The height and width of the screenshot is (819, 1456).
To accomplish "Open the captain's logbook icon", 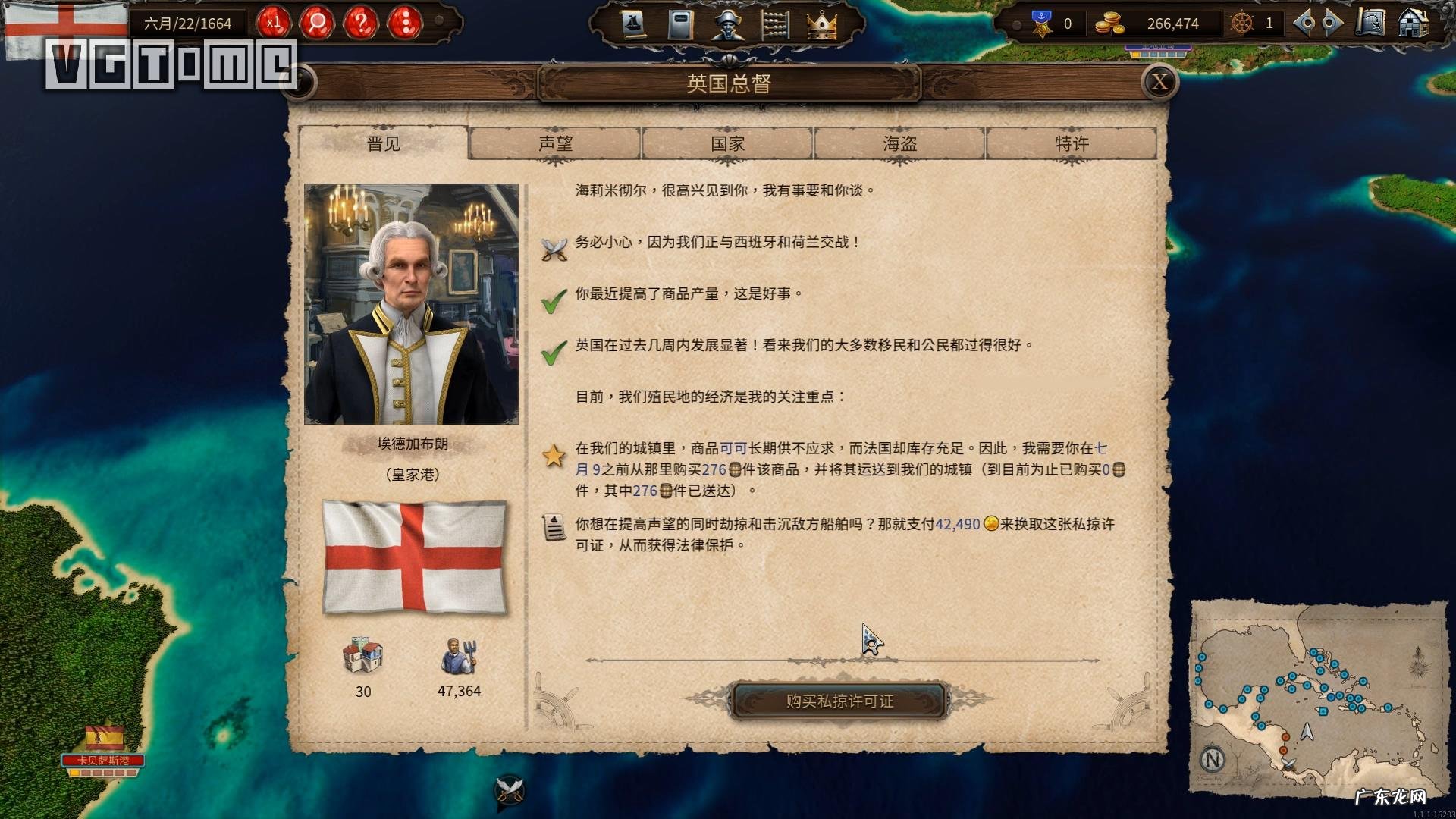I will click(x=680, y=23).
